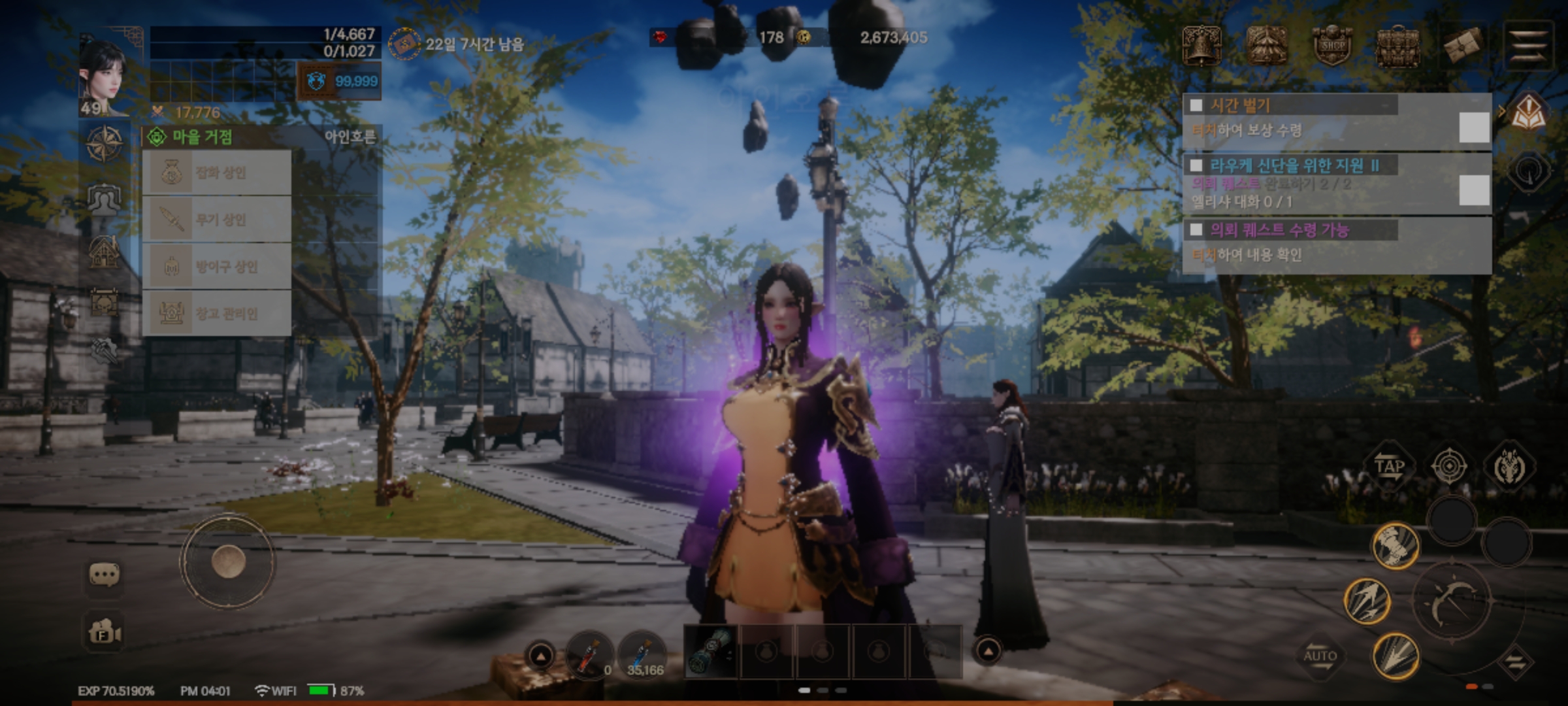Activate the video camera mode icon
Viewport: 1568px width, 706px height.
[105, 633]
